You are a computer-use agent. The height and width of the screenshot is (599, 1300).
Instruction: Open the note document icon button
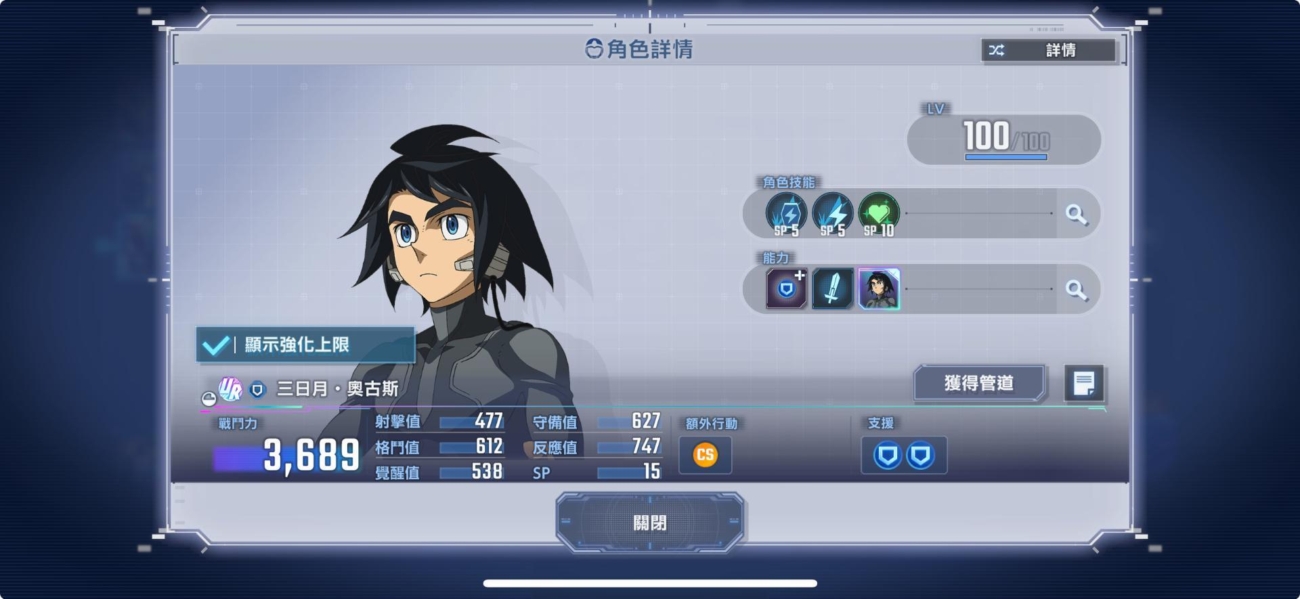pos(1084,383)
